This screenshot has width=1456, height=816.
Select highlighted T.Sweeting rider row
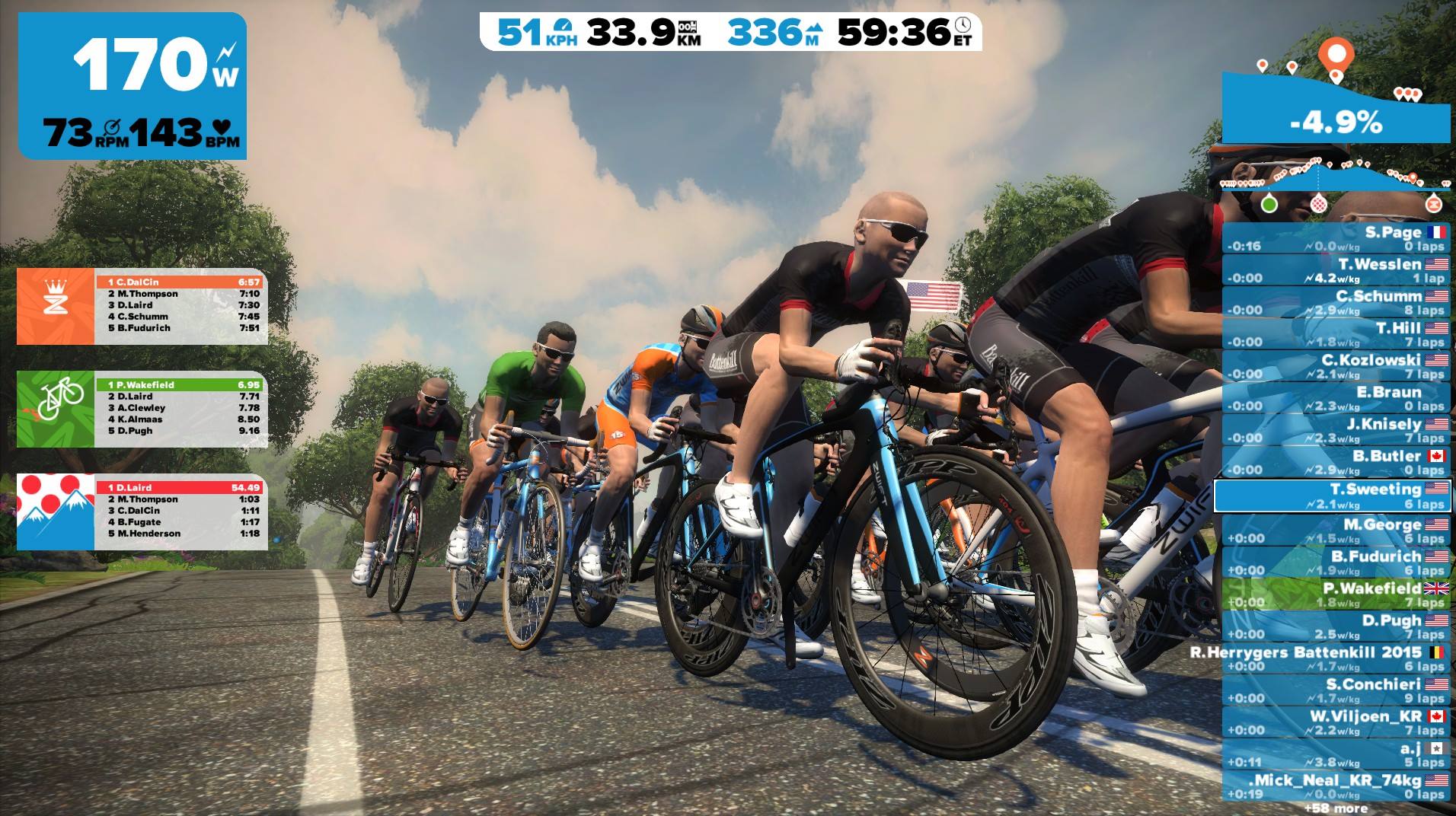pos(1333,496)
